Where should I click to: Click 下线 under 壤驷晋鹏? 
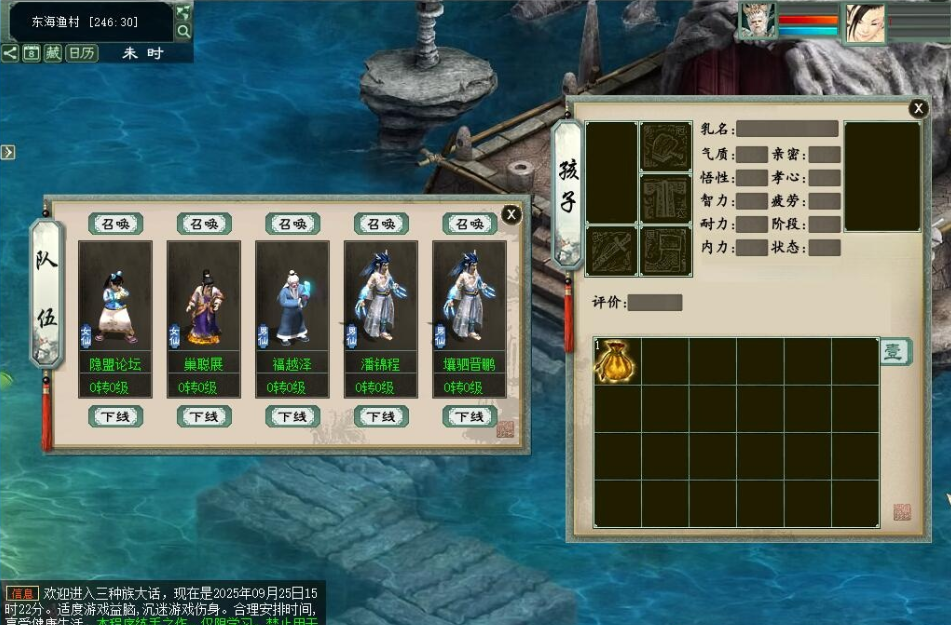pyautogui.click(x=469, y=416)
